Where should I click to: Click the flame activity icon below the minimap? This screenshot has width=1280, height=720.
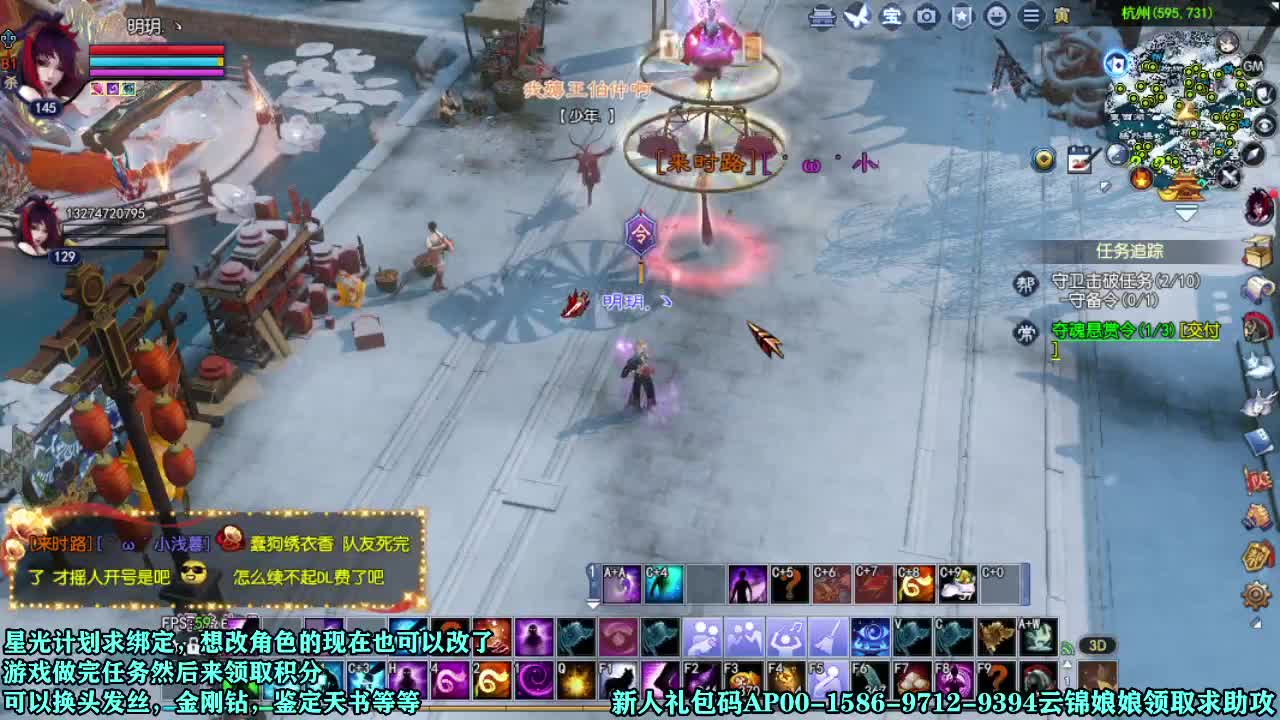[x=1141, y=179]
